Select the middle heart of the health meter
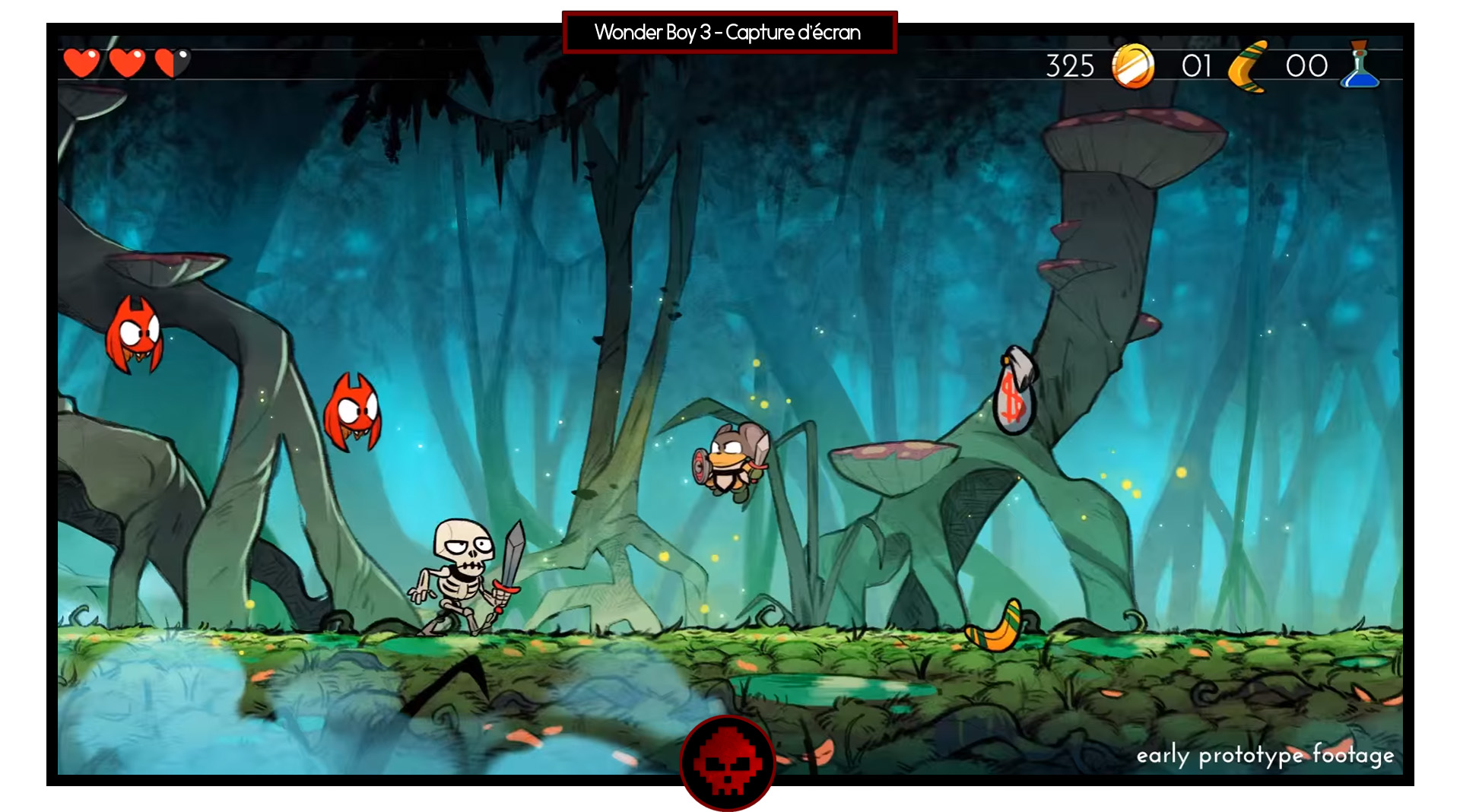The height and width of the screenshot is (812, 1460). [128, 64]
